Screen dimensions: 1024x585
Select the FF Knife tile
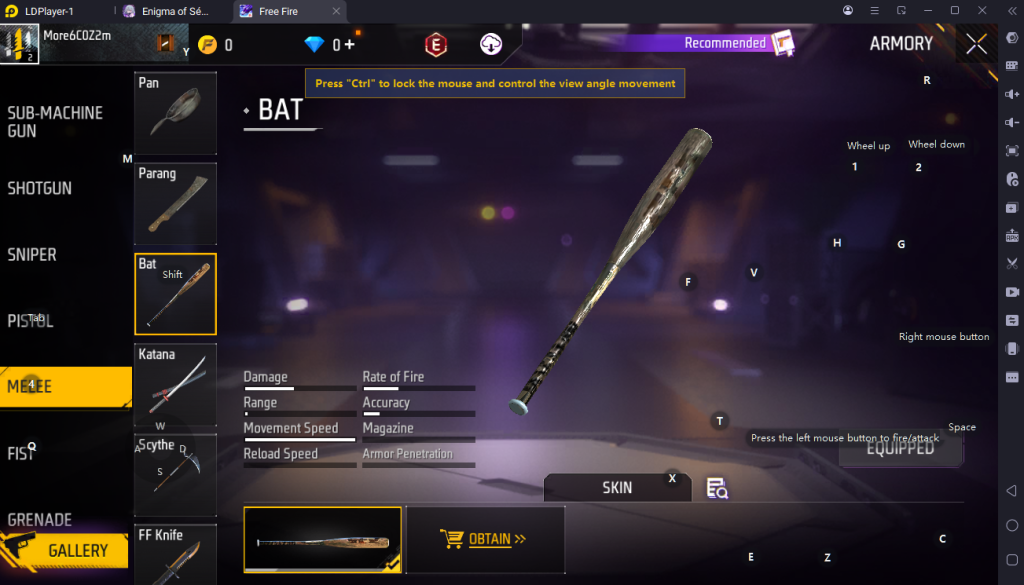point(175,553)
